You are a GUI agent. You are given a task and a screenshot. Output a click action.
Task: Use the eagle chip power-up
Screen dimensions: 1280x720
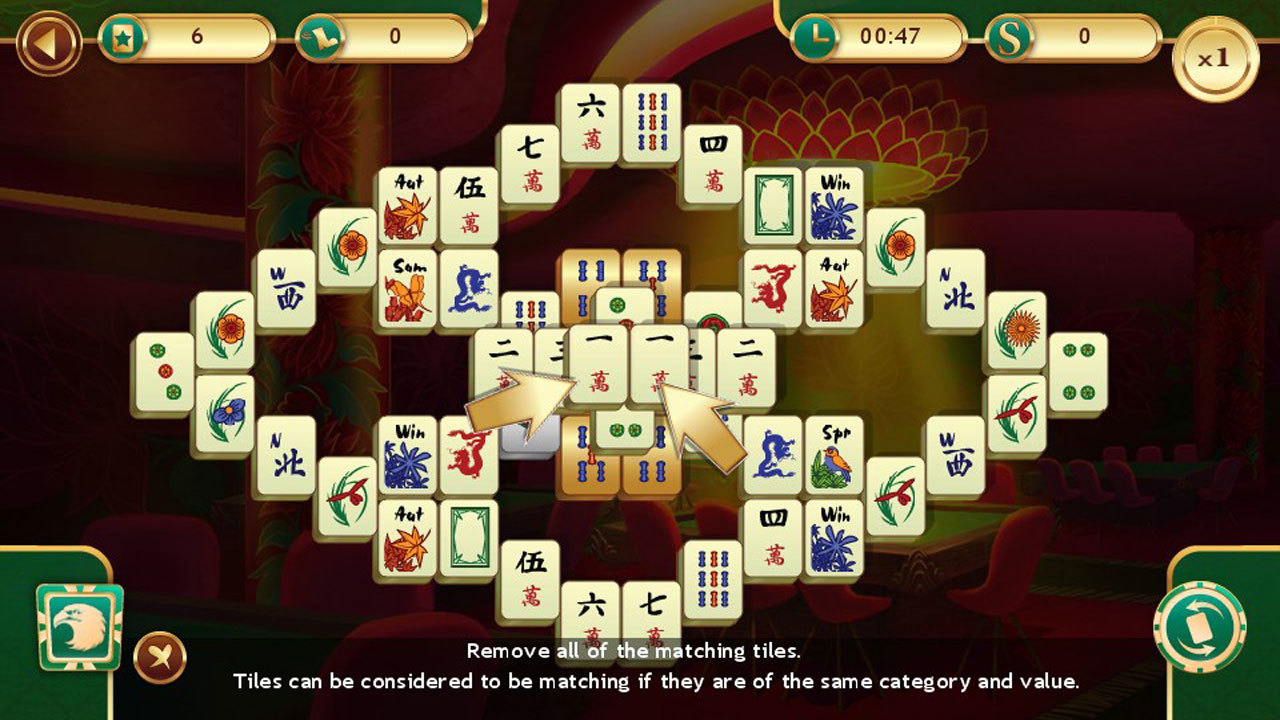pos(79,627)
